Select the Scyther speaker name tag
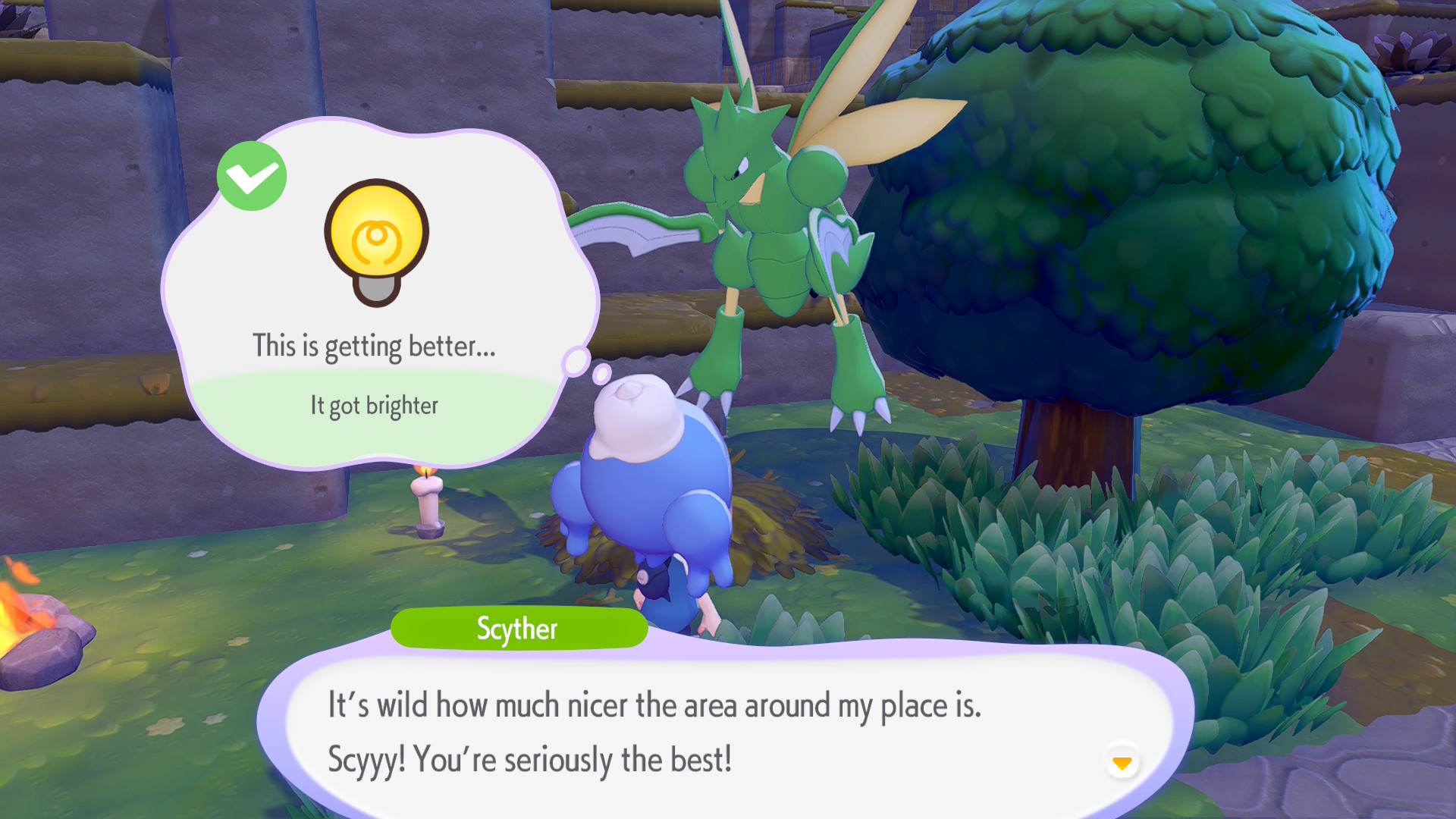 coord(519,629)
